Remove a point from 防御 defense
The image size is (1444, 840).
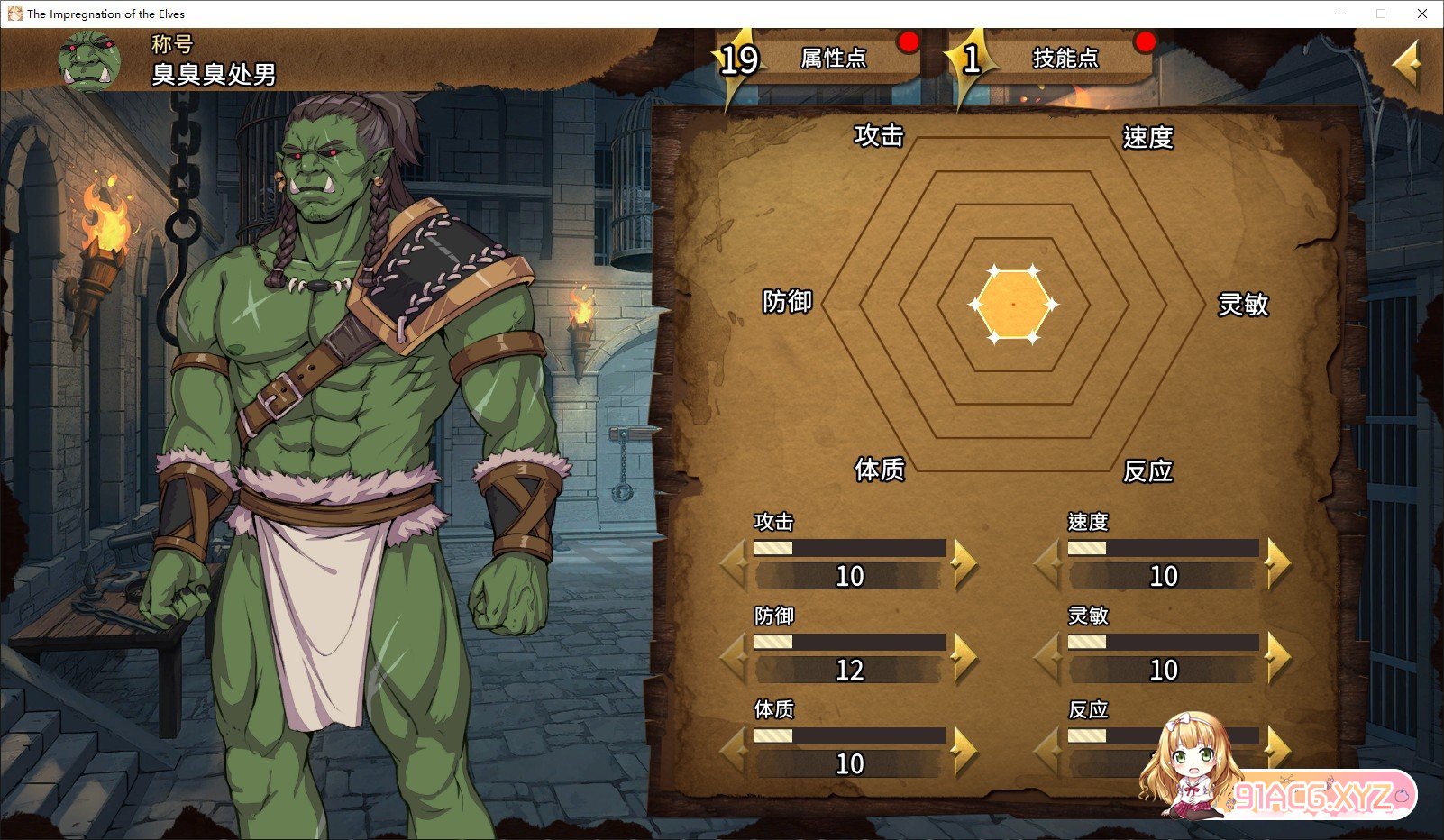[x=736, y=657]
